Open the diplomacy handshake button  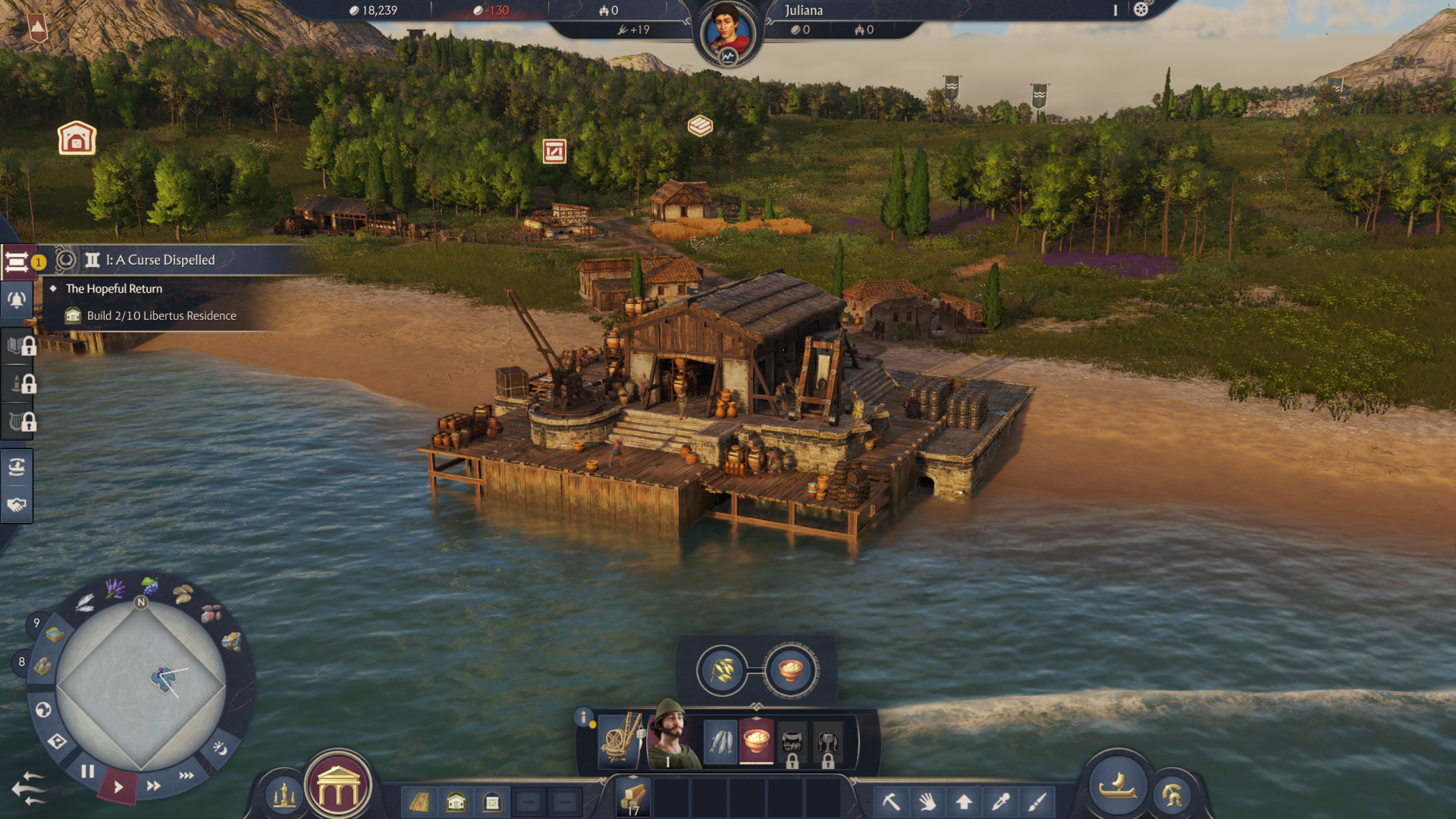[x=17, y=505]
